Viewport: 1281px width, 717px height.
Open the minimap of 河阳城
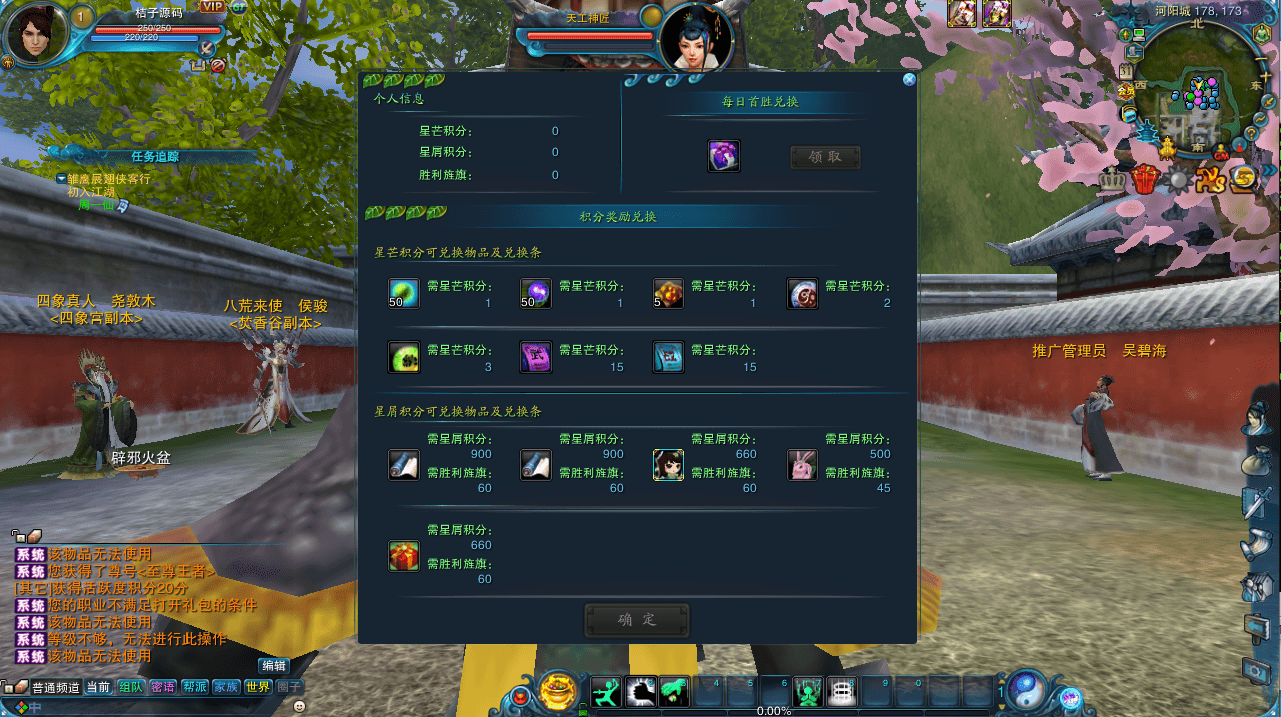(x=1195, y=95)
